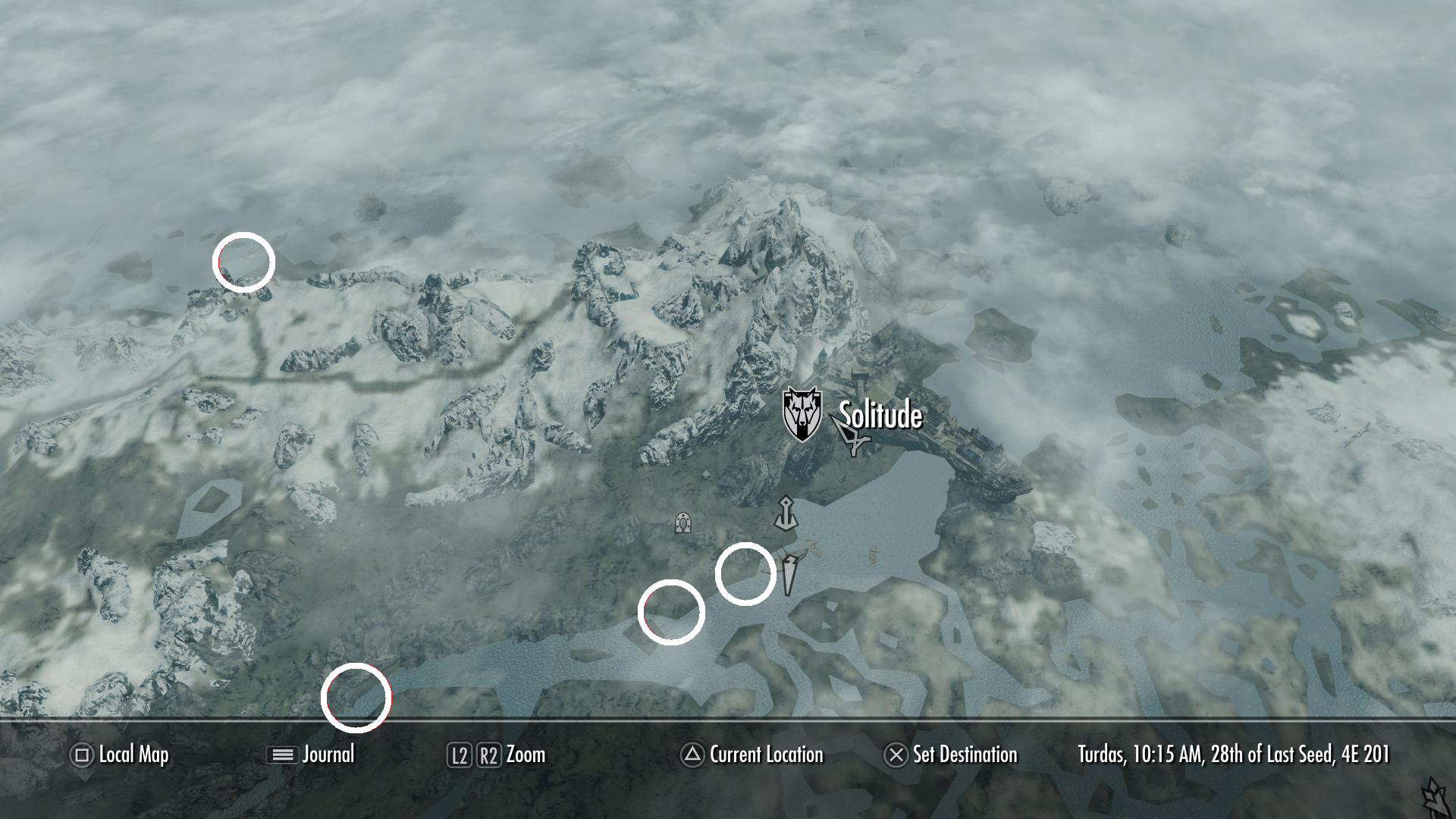
Task: Click the L2 zoom button prompt
Action: click(x=460, y=755)
